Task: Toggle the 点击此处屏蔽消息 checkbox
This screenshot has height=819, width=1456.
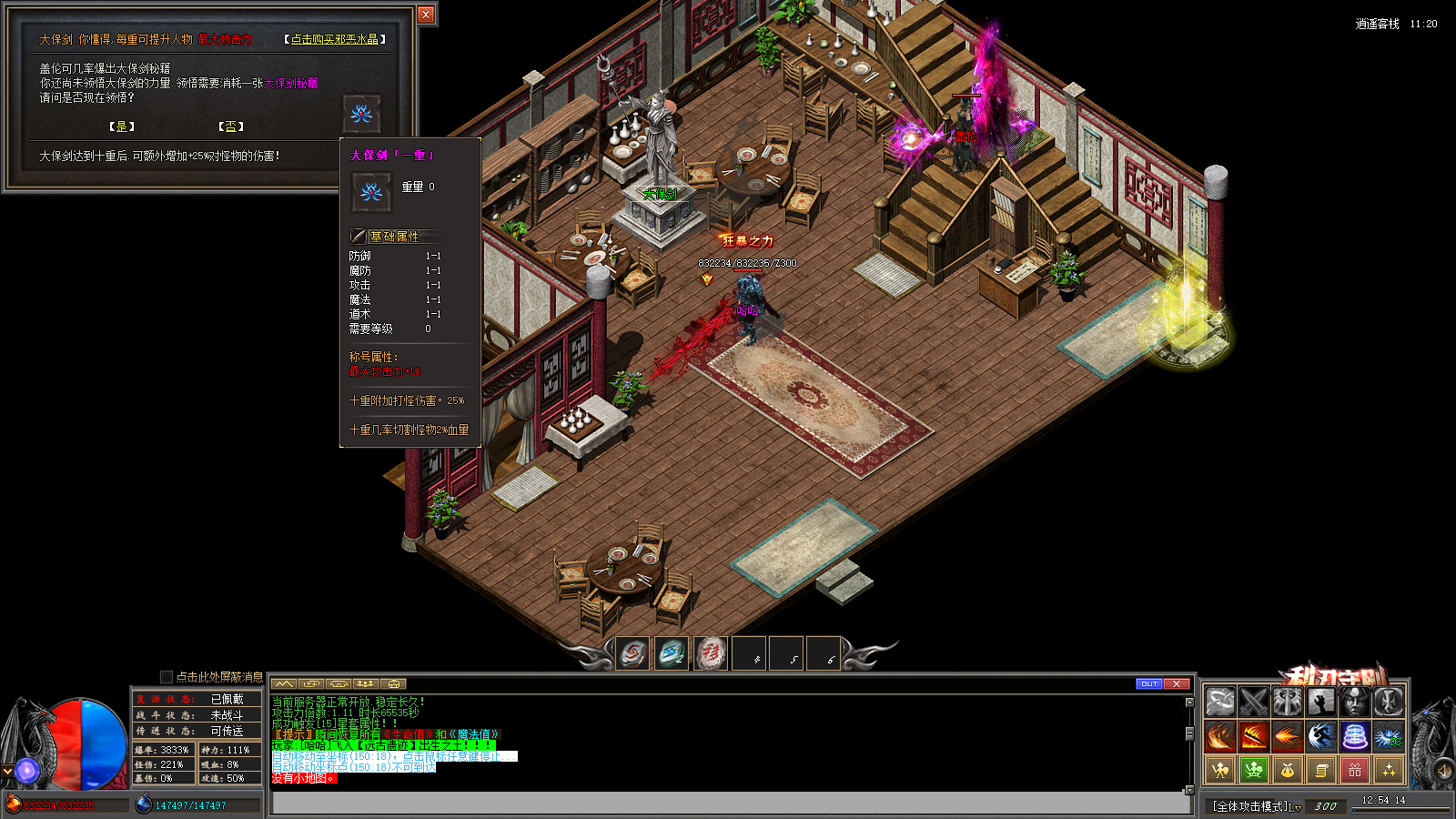Action: click(x=166, y=676)
